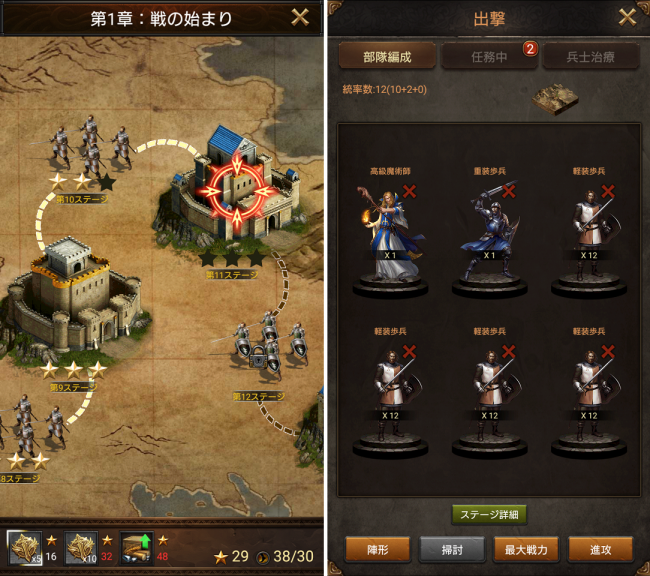
Task: Remove 高級魔術師 with its red X
Action: tap(408, 190)
